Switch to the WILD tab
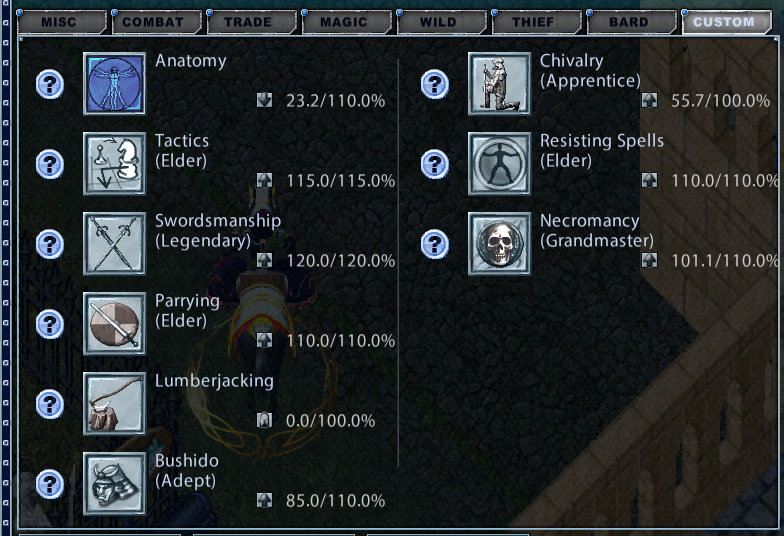 click(439, 22)
